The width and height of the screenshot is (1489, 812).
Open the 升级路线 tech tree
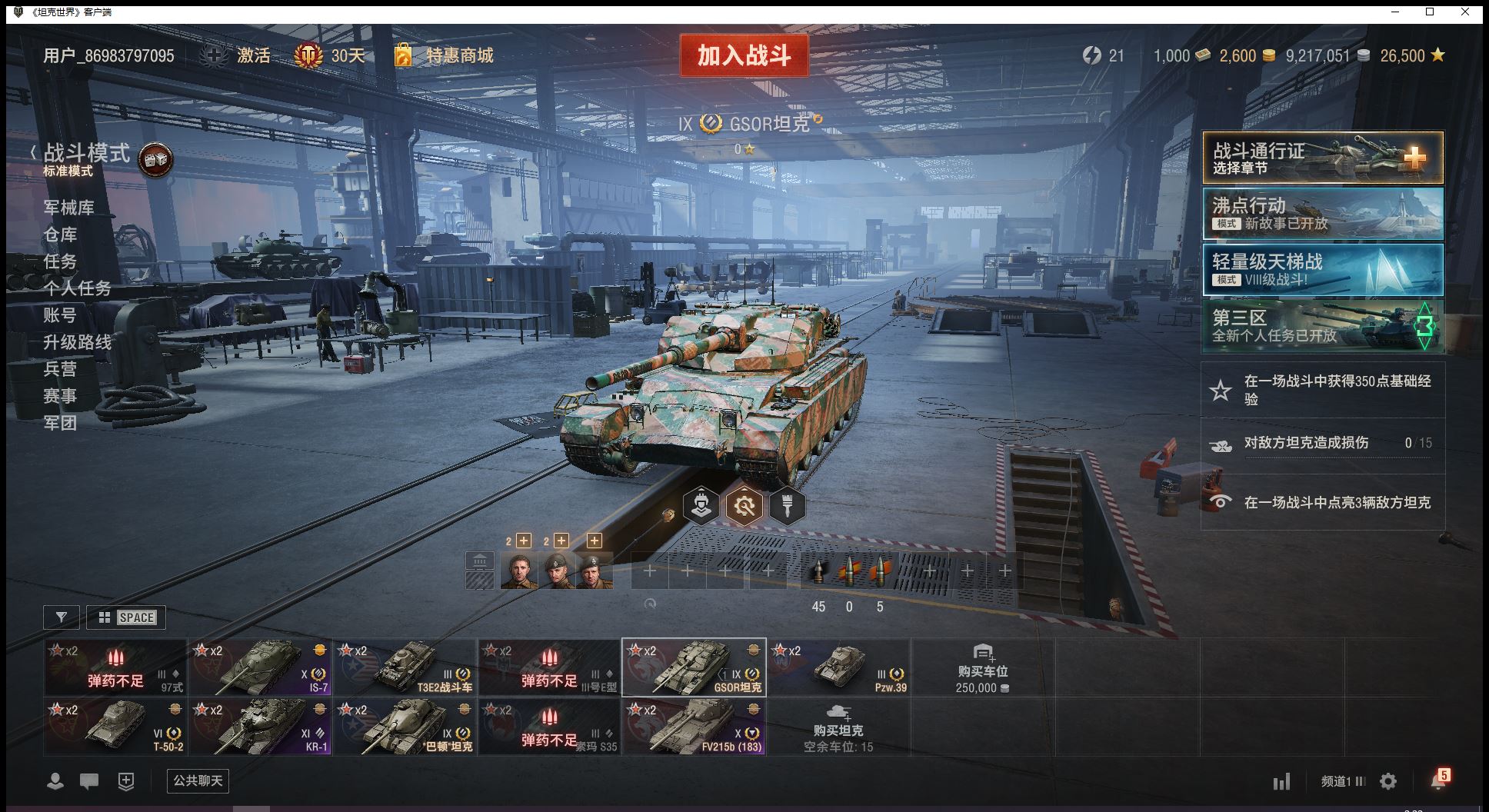point(77,342)
